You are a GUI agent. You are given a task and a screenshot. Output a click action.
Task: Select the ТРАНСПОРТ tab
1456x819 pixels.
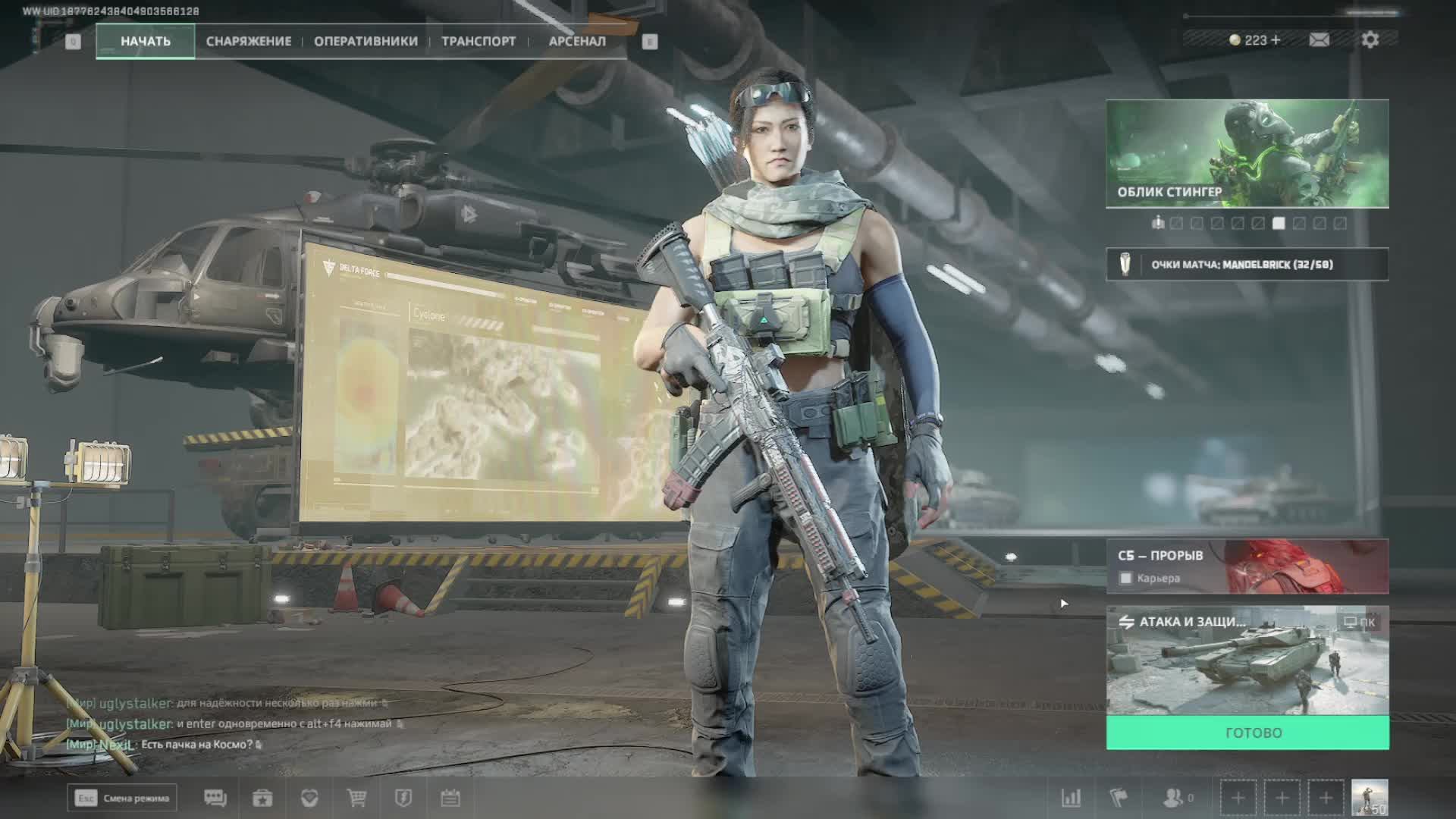pos(479,41)
